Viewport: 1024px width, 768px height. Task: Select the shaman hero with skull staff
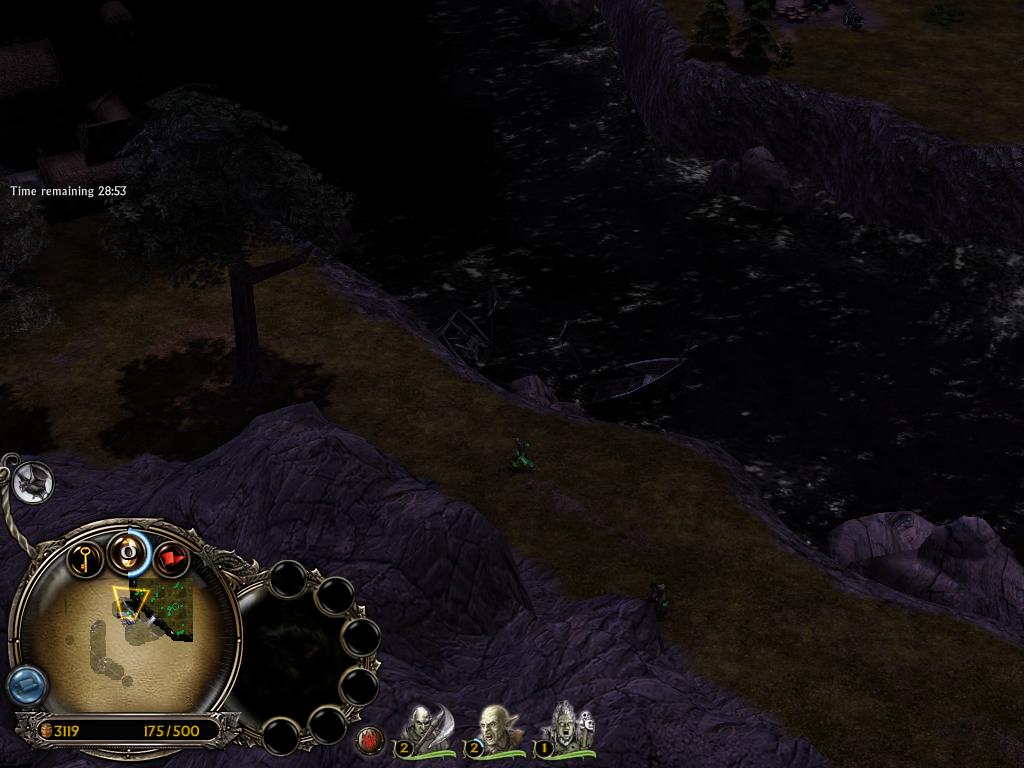tap(564, 727)
